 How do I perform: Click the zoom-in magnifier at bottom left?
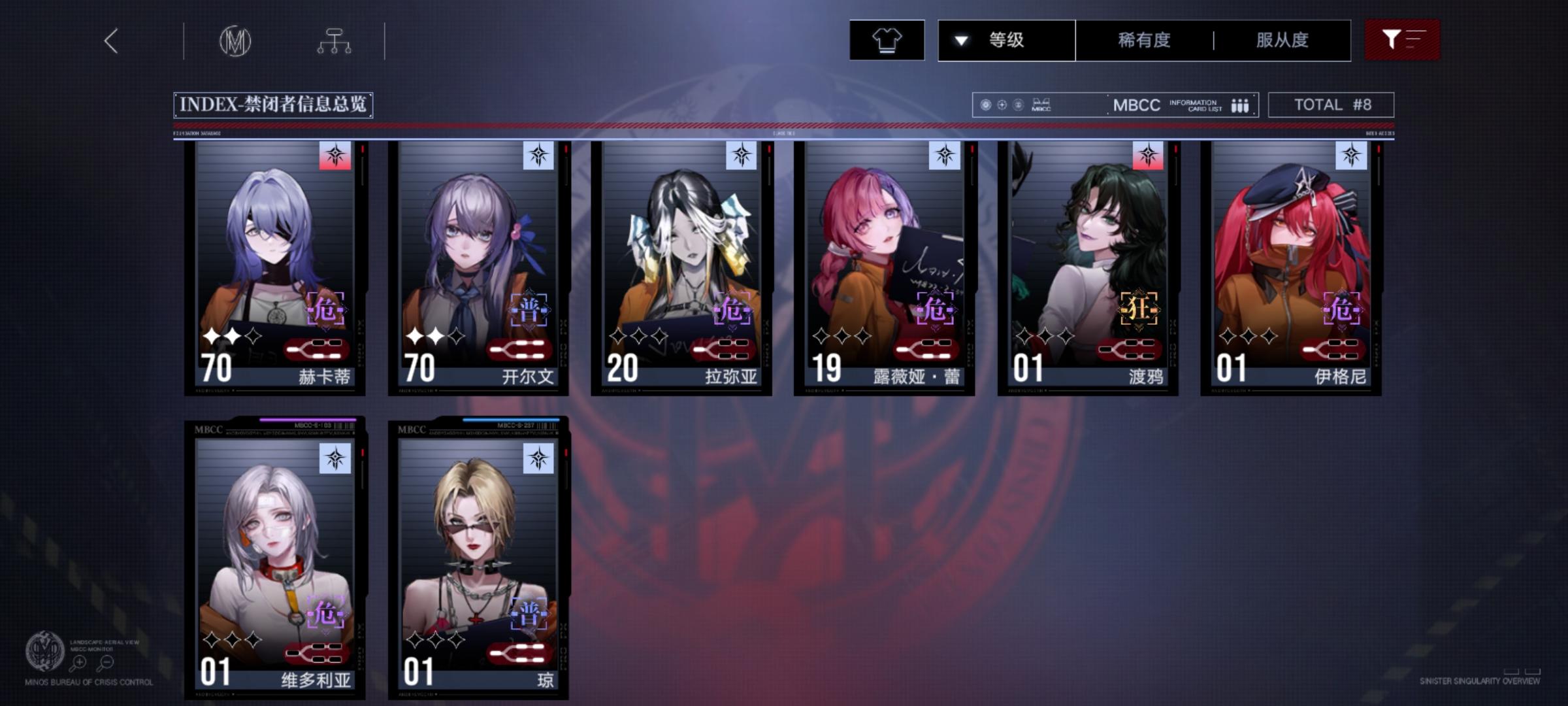pos(78,662)
